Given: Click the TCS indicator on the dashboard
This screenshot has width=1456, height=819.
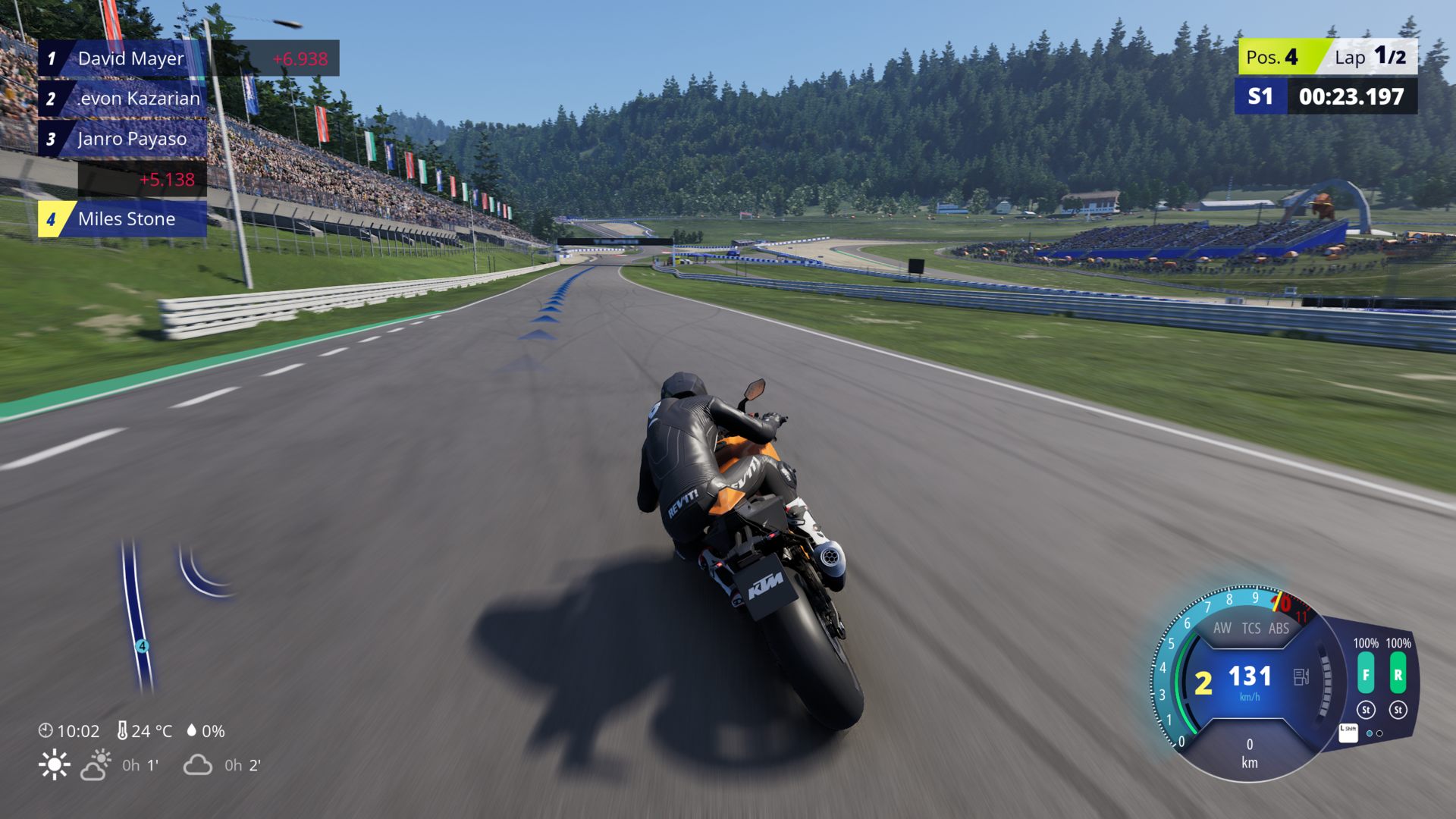Looking at the screenshot, I should (x=1251, y=628).
